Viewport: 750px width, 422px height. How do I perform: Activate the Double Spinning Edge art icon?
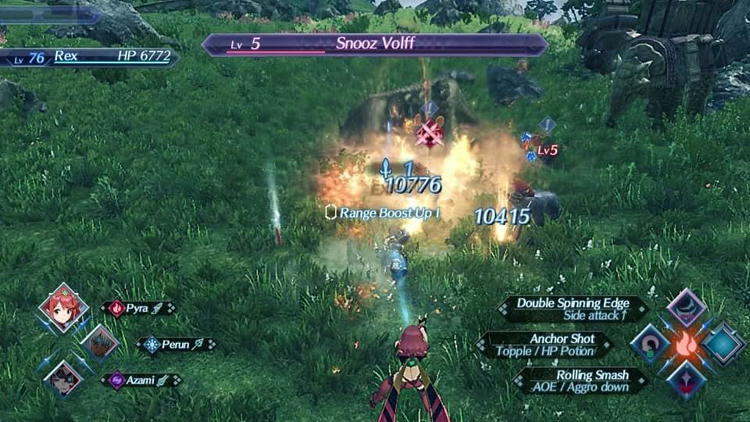(x=687, y=308)
